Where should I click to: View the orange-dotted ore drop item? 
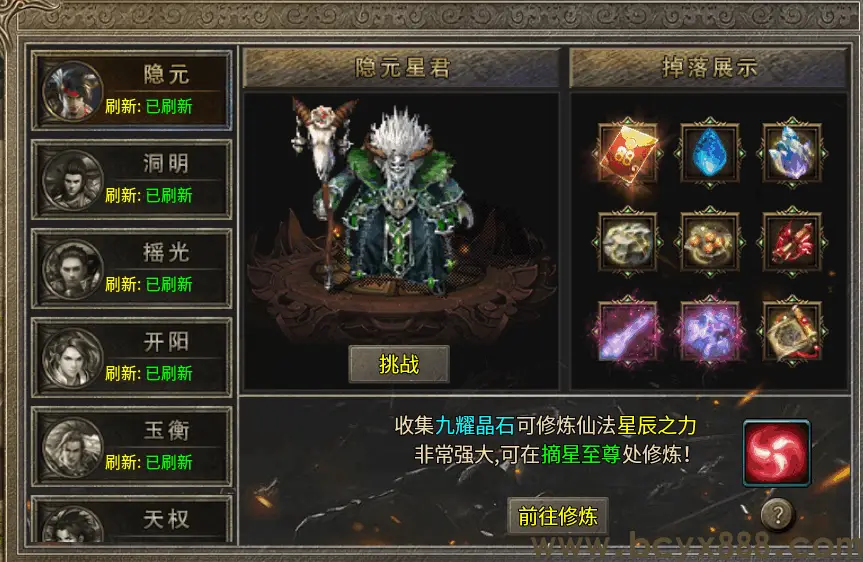coord(710,241)
